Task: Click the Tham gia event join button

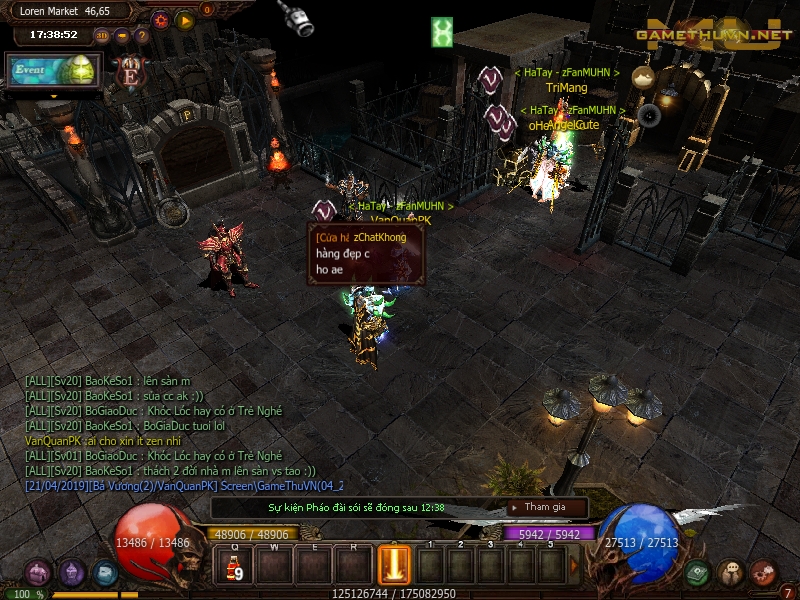Action: click(545, 507)
